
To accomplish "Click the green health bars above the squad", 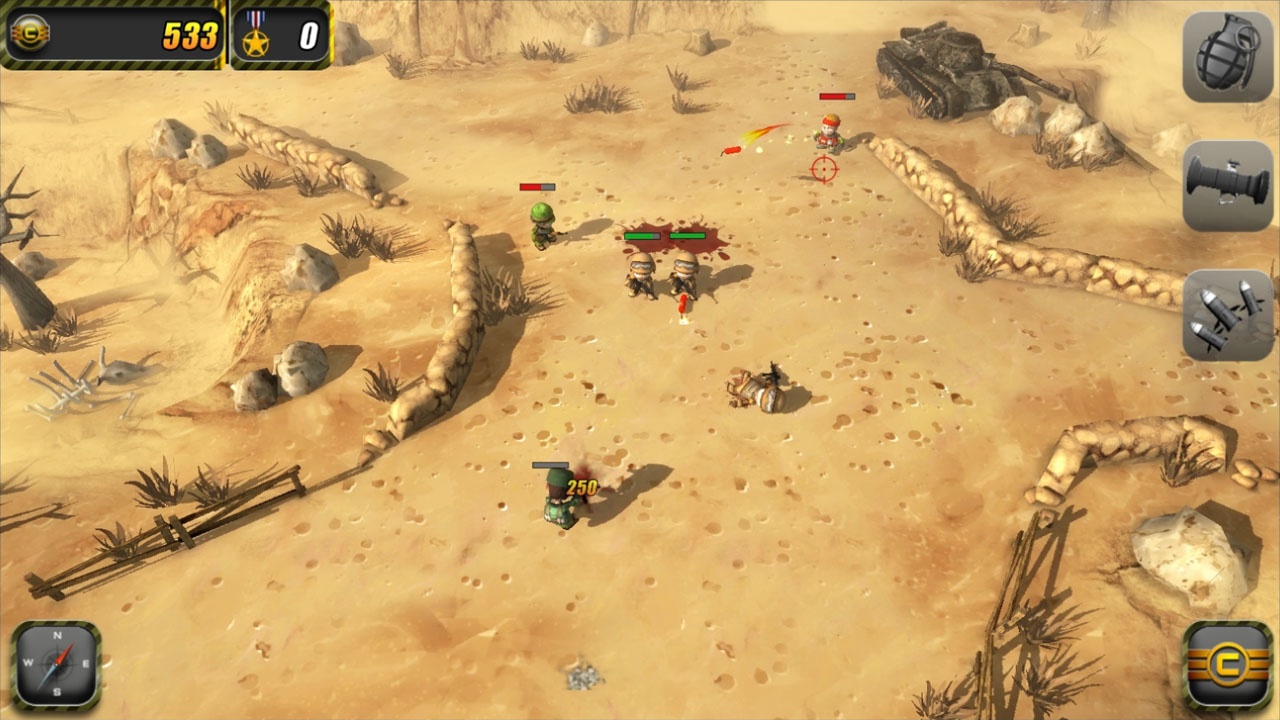I will (x=663, y=237).
